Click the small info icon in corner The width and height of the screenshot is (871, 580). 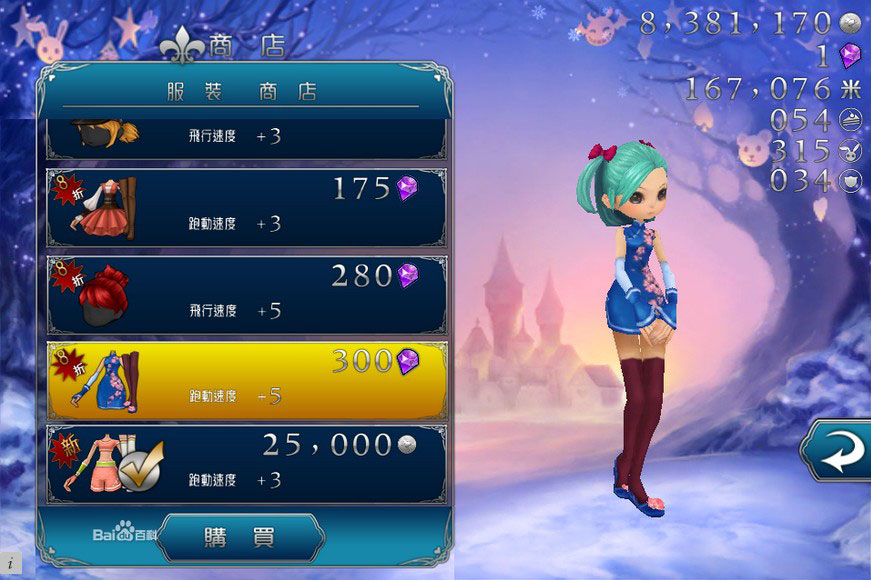[9, 565]
